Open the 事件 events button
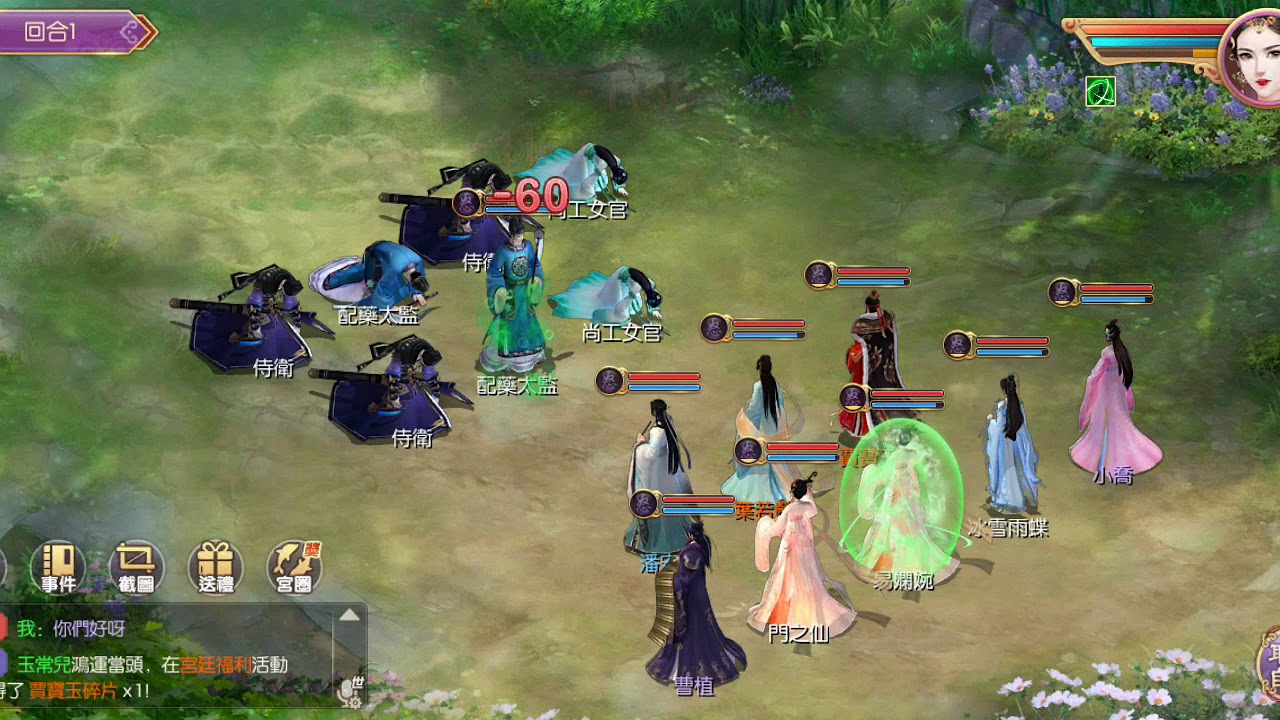The height and width of the screenshot is (720, 1280). (58, 567)
